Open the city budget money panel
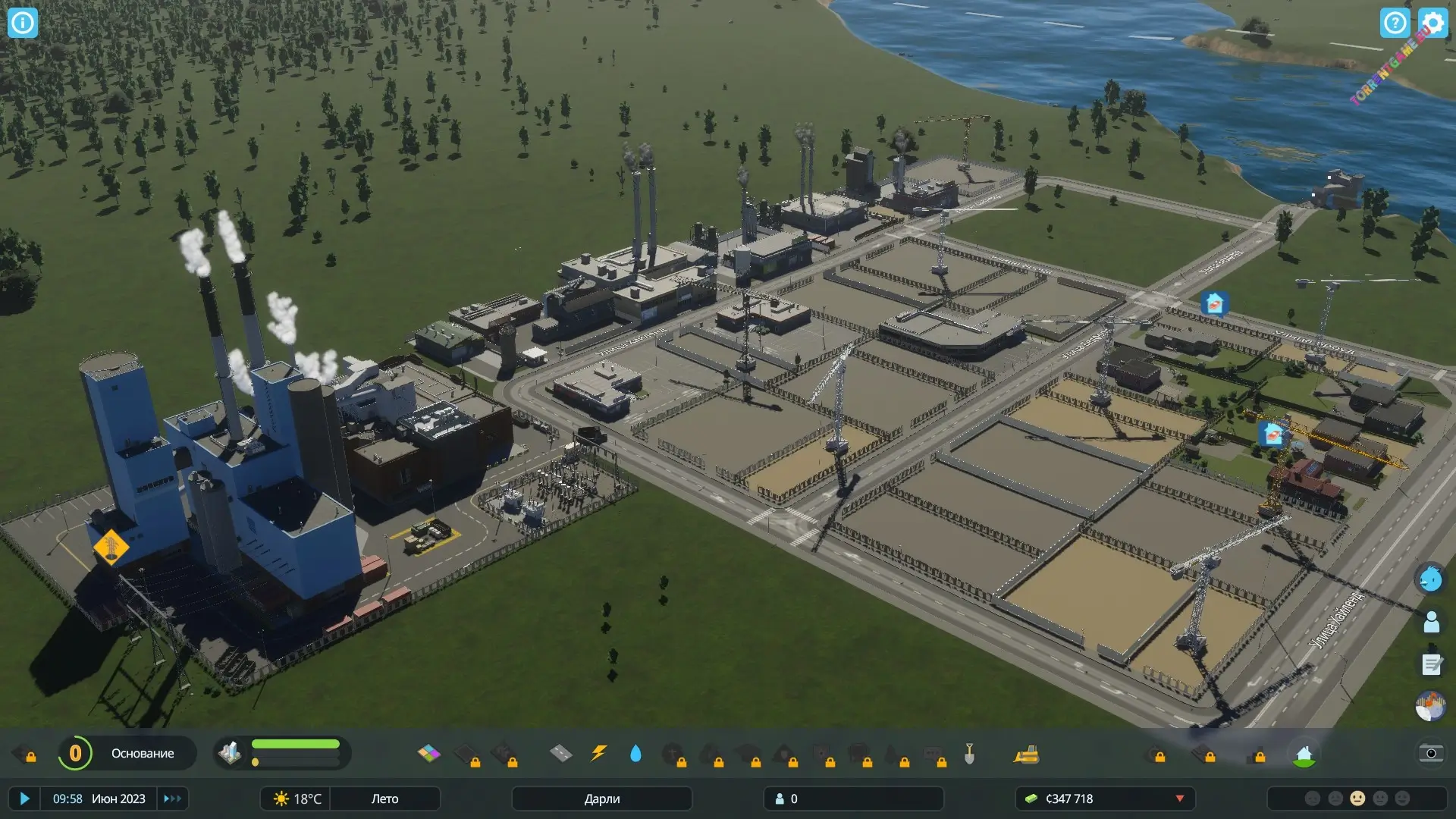 1104,799
